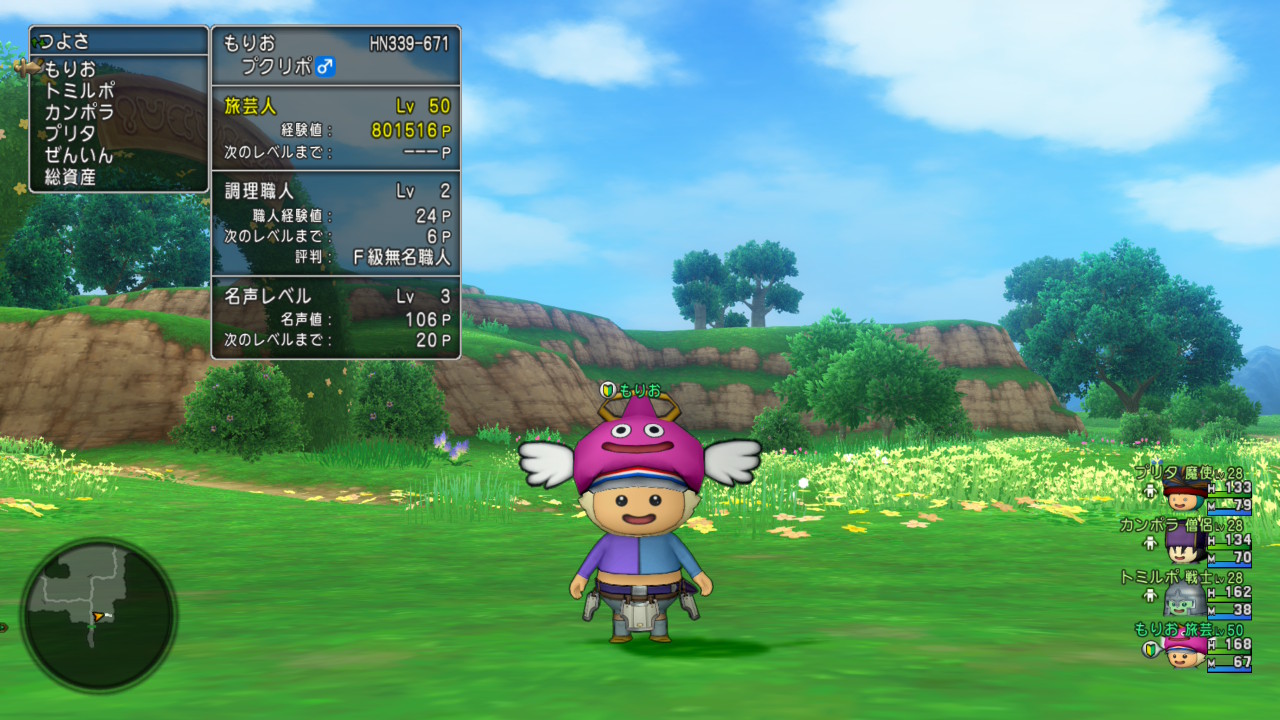1280x720 pixels.
Task: Select カンポラ in the status list
Action: pyautogui.click(x=79, y=112)
